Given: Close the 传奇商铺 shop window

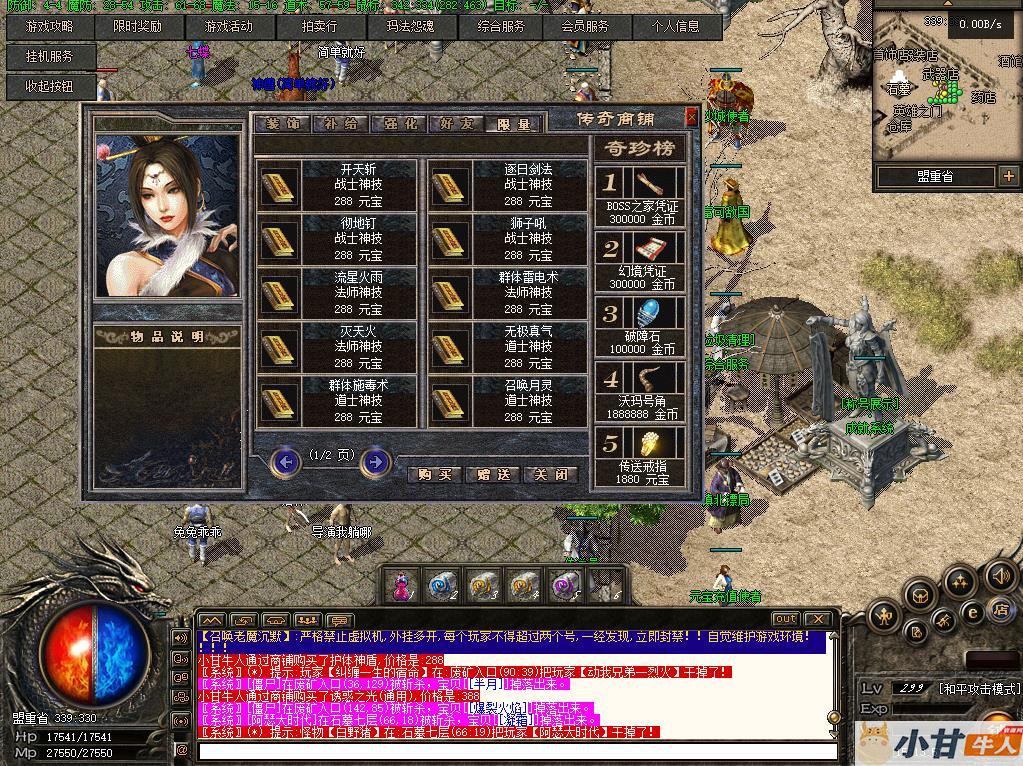Looking at the screenshot, I should pyautogui.click(x=691, y=117).
